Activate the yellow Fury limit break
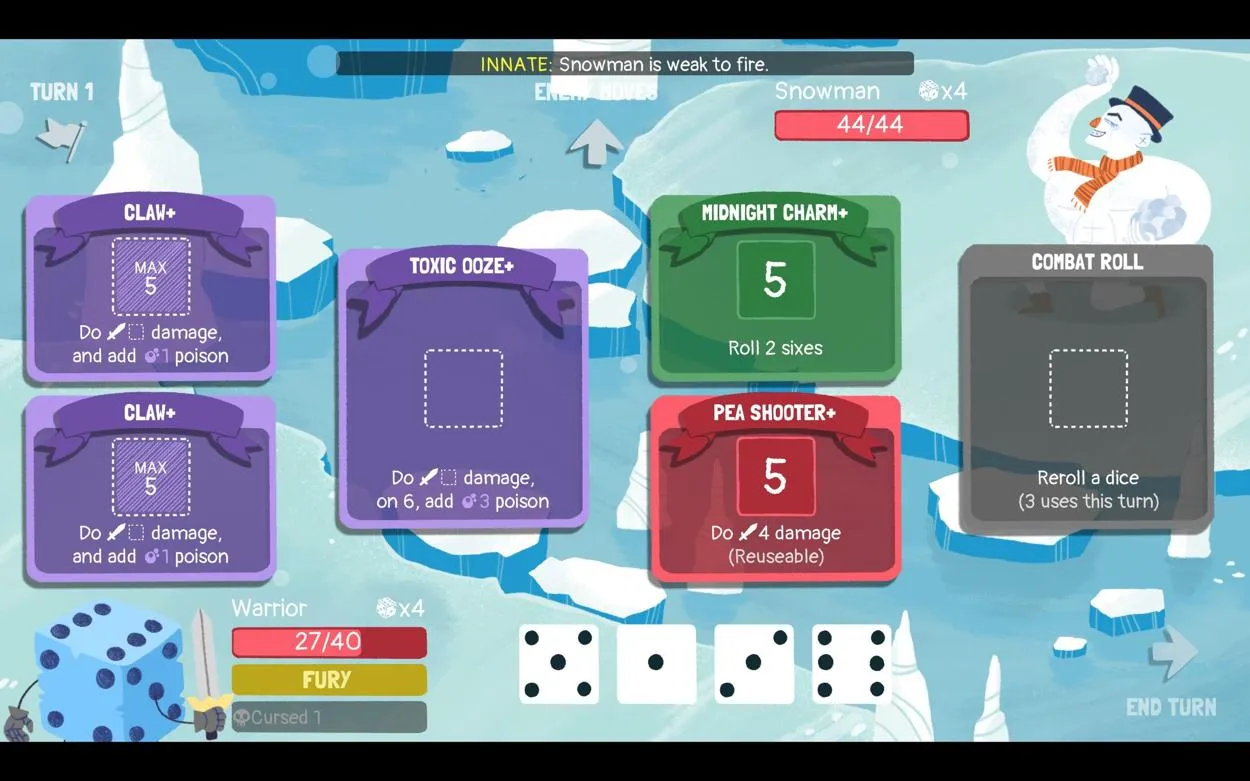This screenshot has width=1250, height=781. point(329,680)
